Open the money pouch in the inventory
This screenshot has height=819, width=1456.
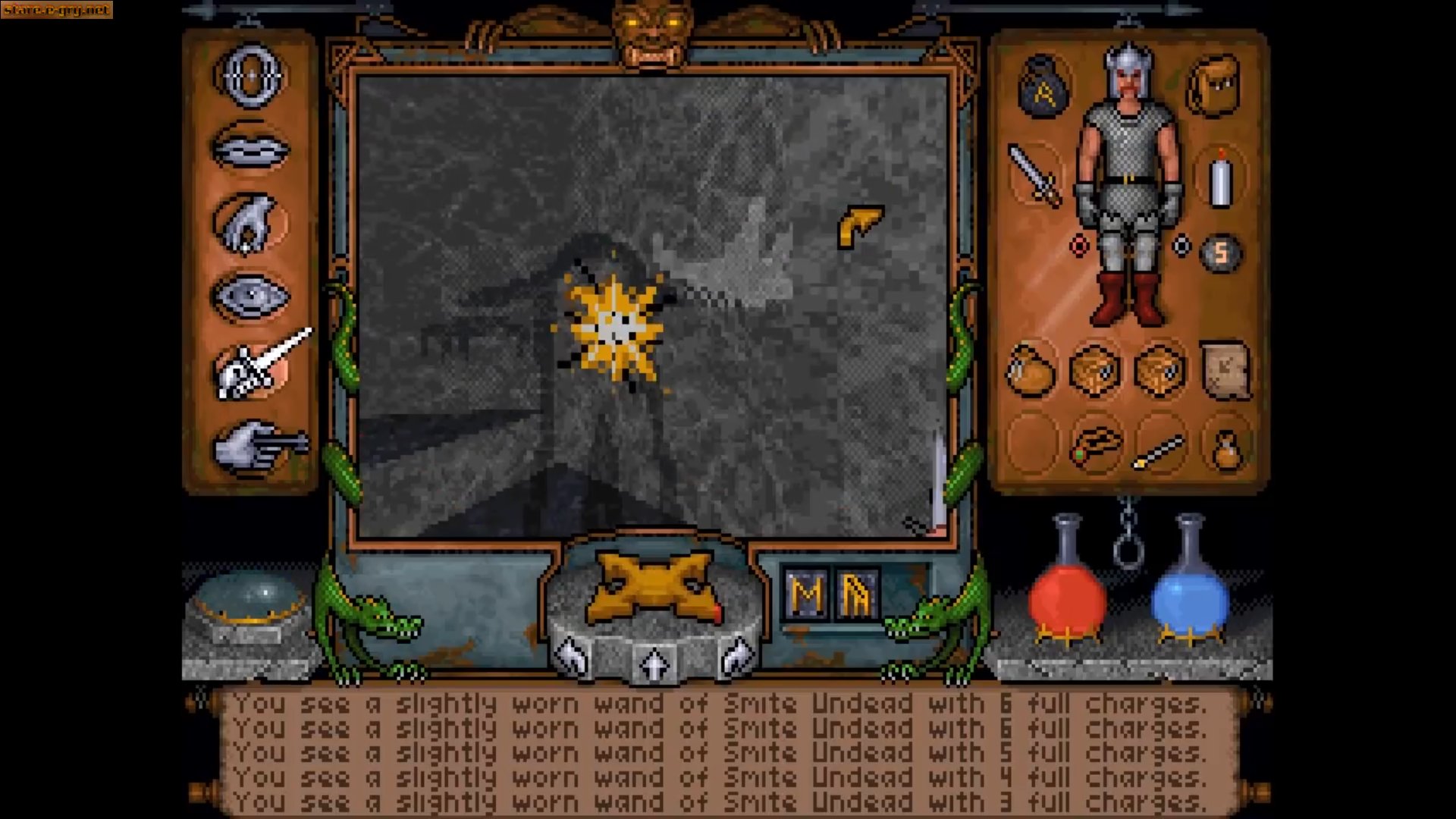pos(1031,372)
